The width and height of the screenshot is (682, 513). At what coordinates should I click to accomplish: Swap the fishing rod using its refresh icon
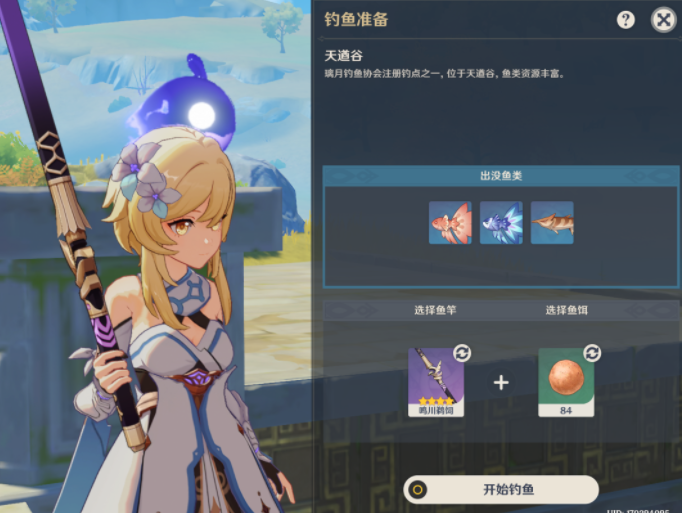point(462,353)
